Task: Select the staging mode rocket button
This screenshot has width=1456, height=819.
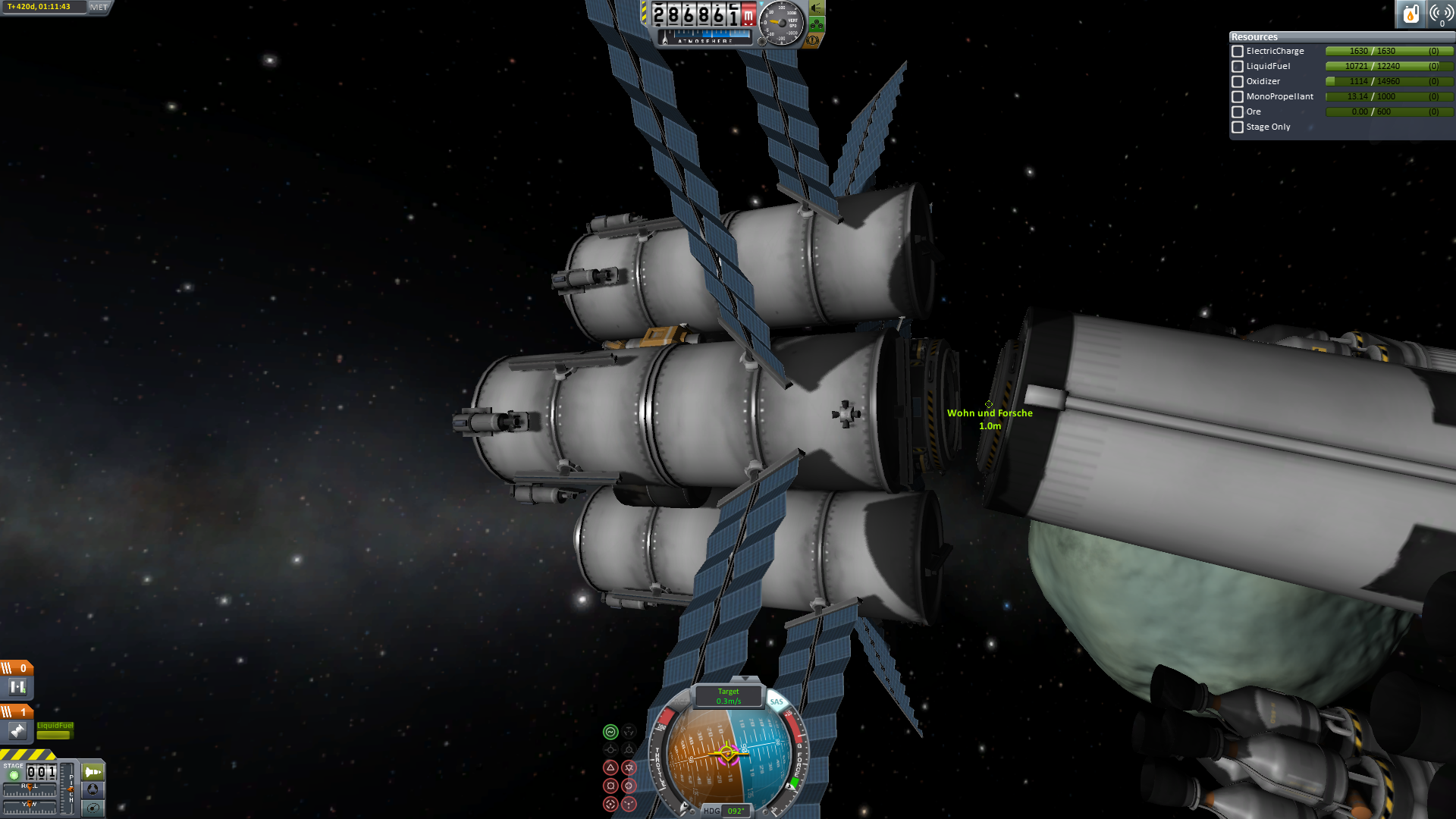Action: (x=93, y=772)
